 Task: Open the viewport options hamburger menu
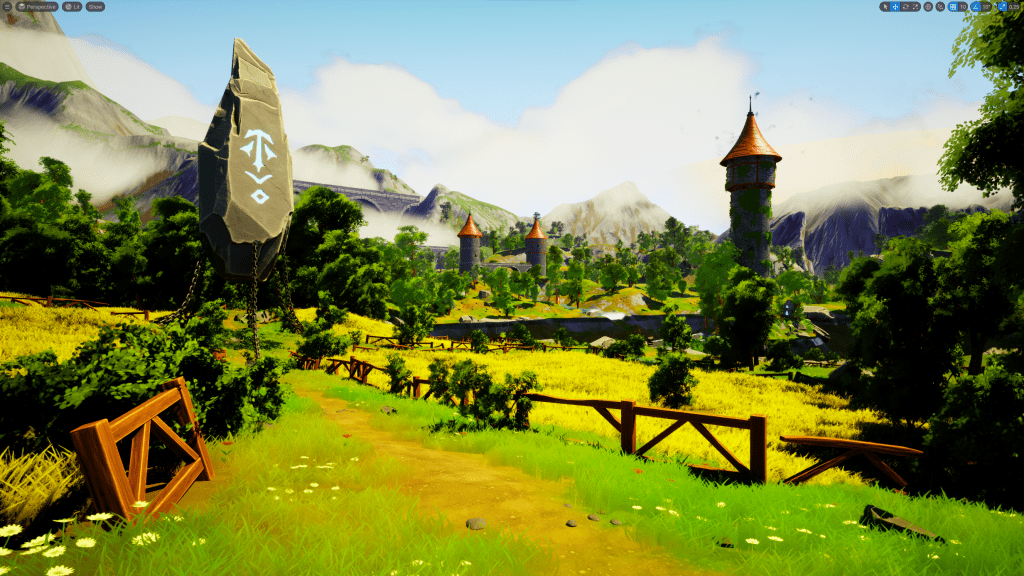(7, 6)
